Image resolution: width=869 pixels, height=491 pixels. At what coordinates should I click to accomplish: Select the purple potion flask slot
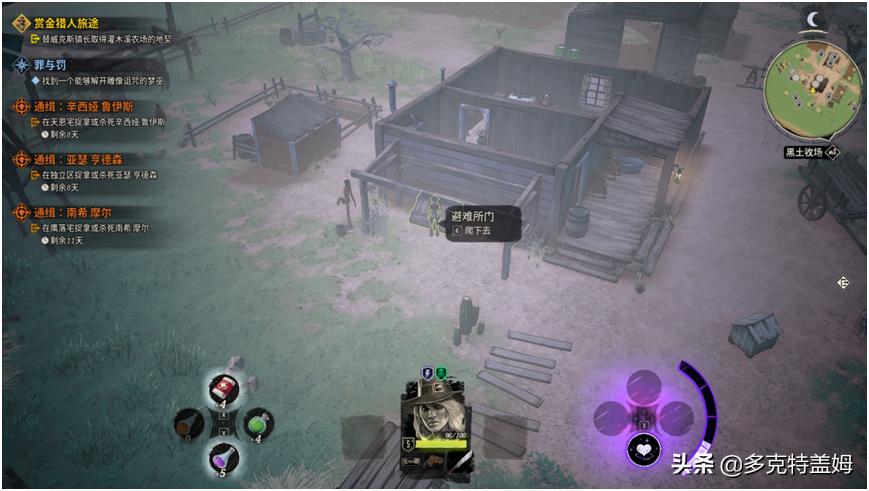[x=224, y=459]
